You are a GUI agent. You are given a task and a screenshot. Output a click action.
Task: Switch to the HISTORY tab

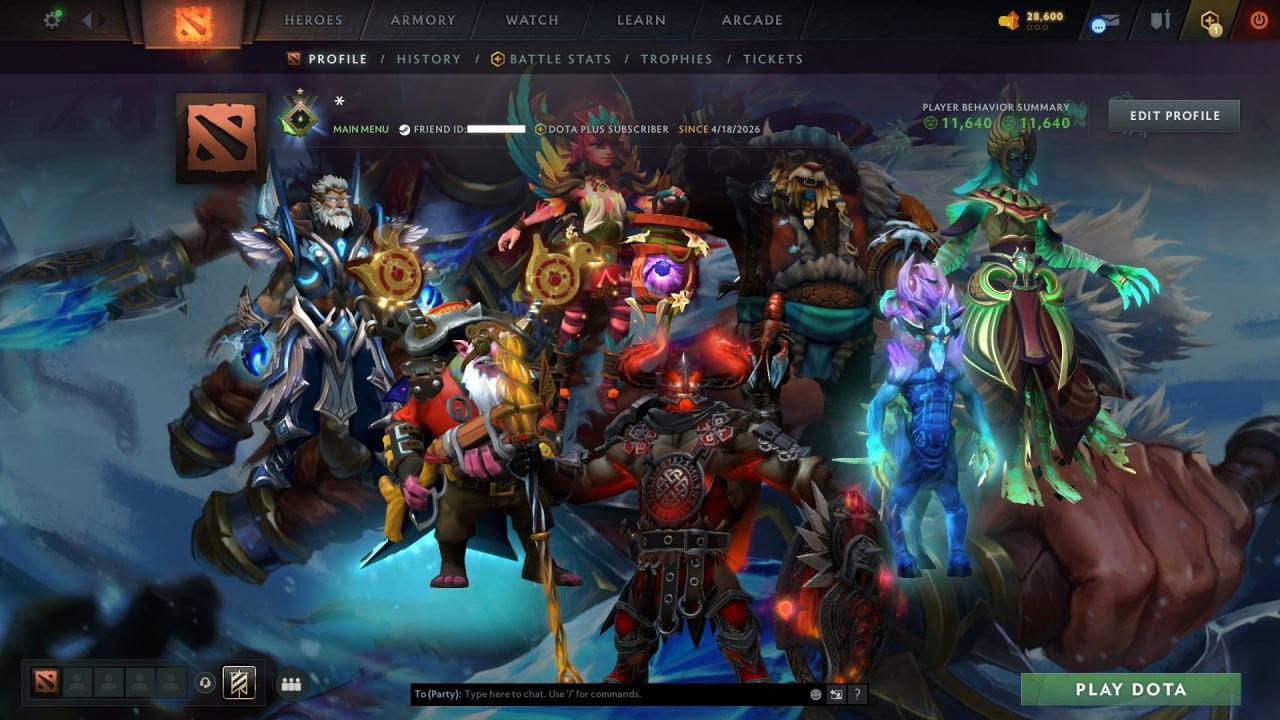point(428,59)
